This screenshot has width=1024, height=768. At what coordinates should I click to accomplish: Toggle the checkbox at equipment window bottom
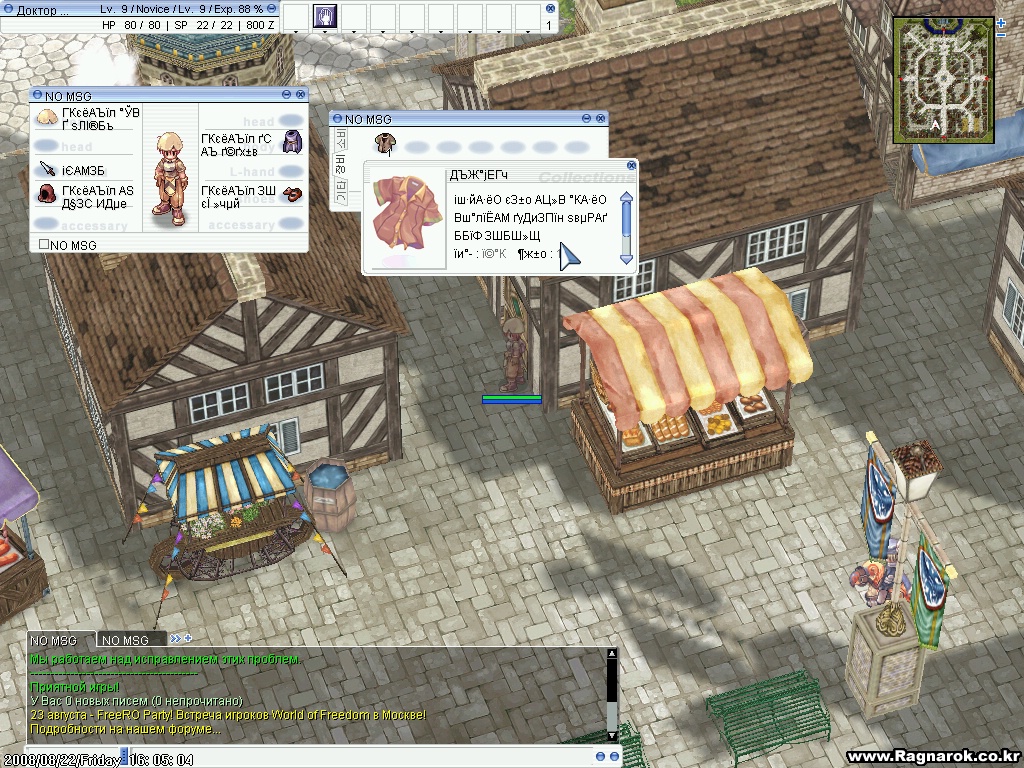coord(44,245)
